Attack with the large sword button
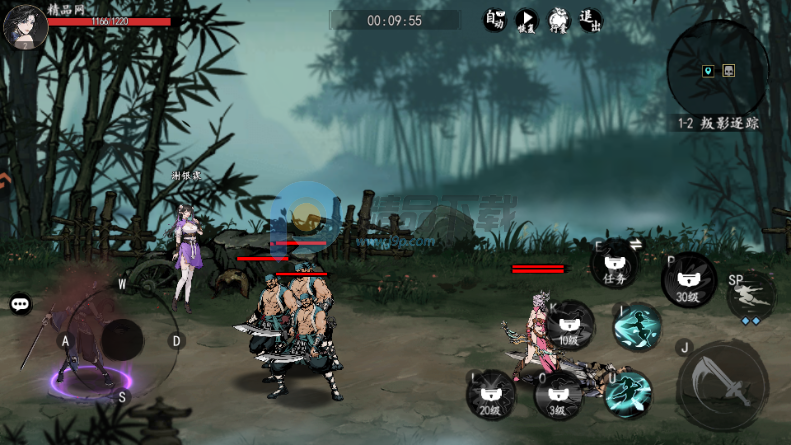 coord(723,386)
